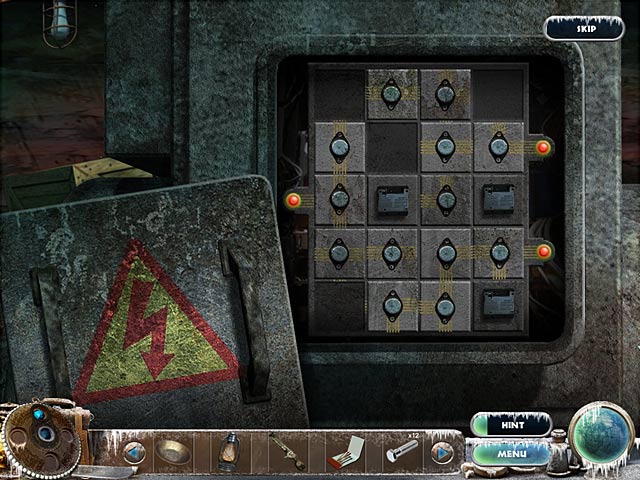The image size is (640, 480).
Task: Select the flashlight inventory item
Action: 400,453
